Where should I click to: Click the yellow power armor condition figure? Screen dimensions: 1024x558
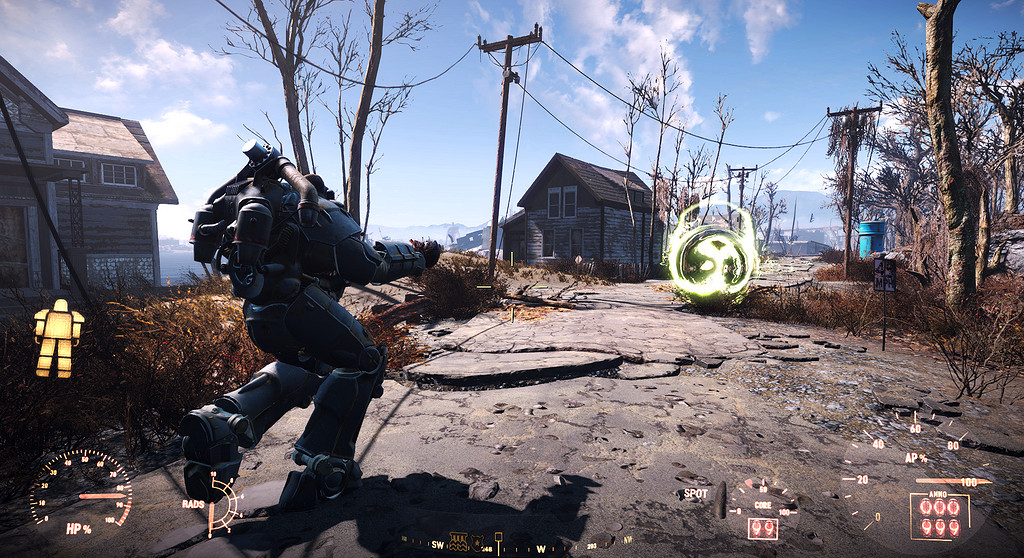58,338
